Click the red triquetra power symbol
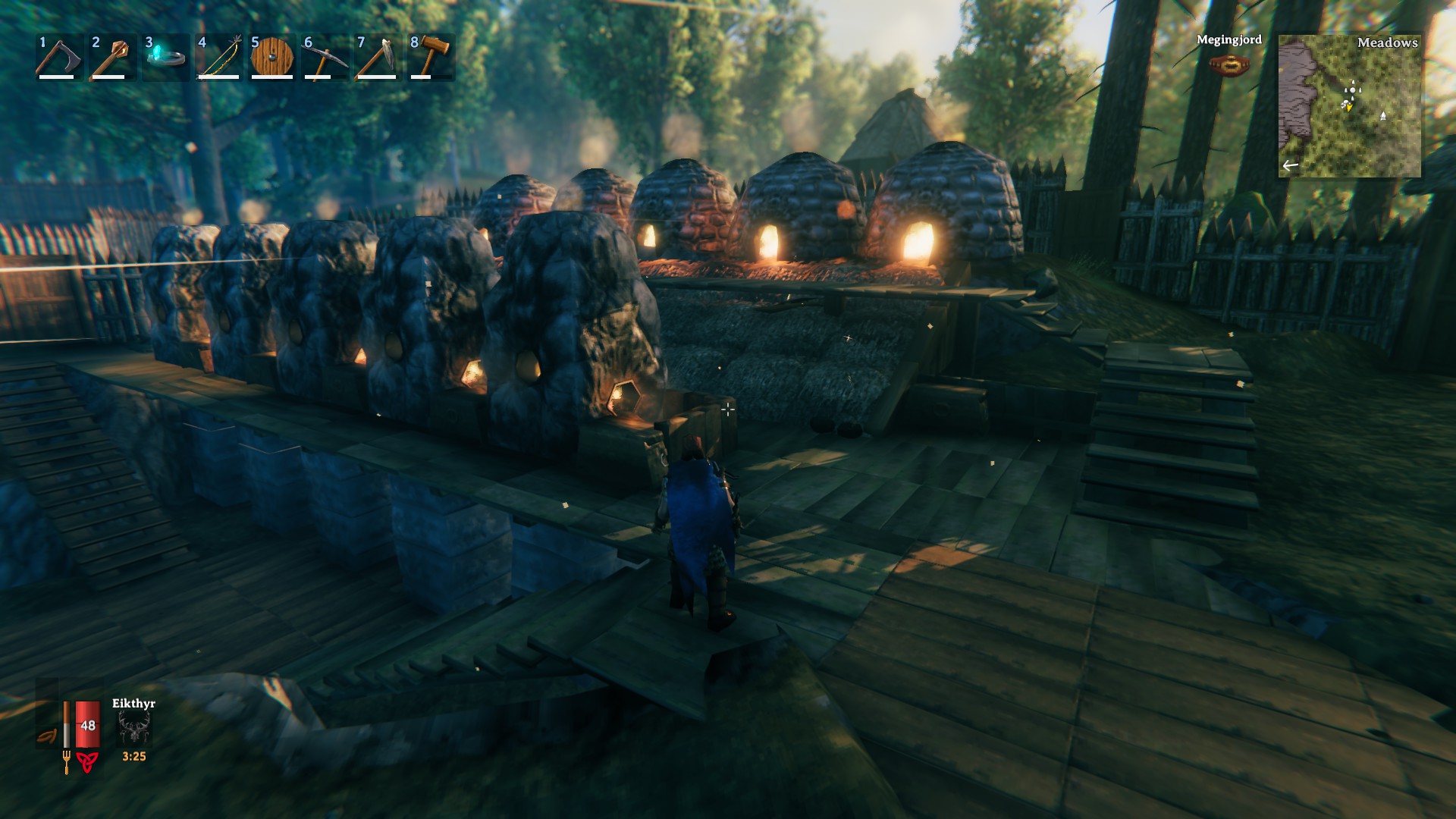 point(87,764)
